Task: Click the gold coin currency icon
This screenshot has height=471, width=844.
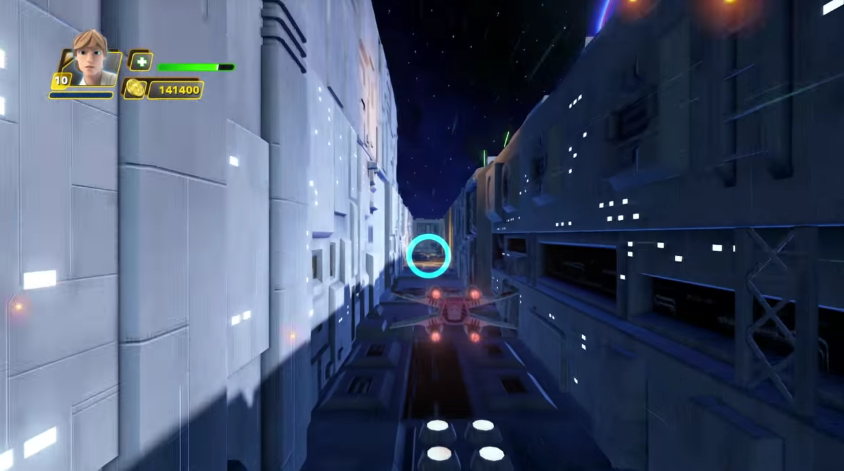Action: tap(134, 88)
